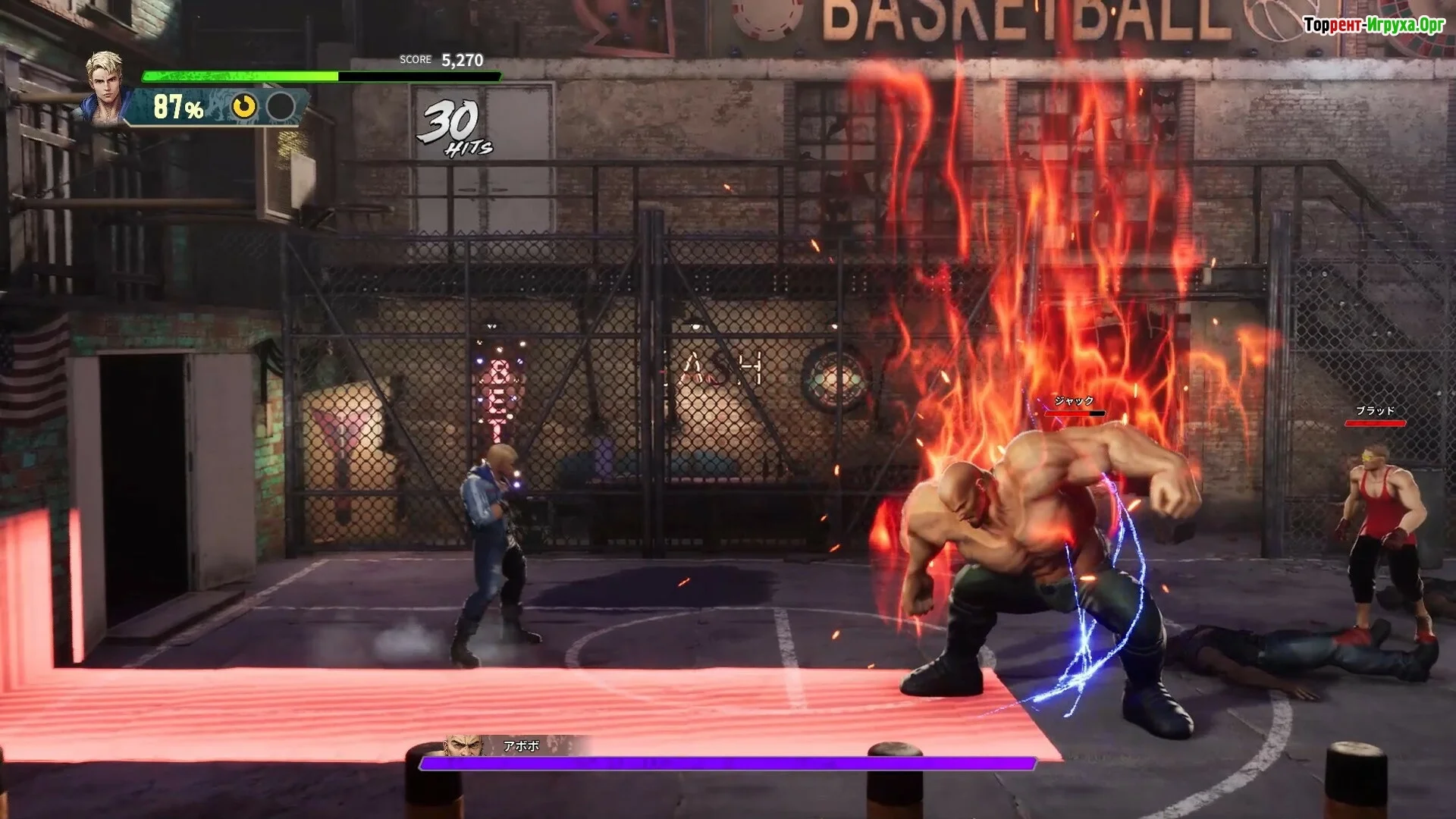Click the blond player character portrait
Viewport: 1456px width, 819px height.
[105, 85]
